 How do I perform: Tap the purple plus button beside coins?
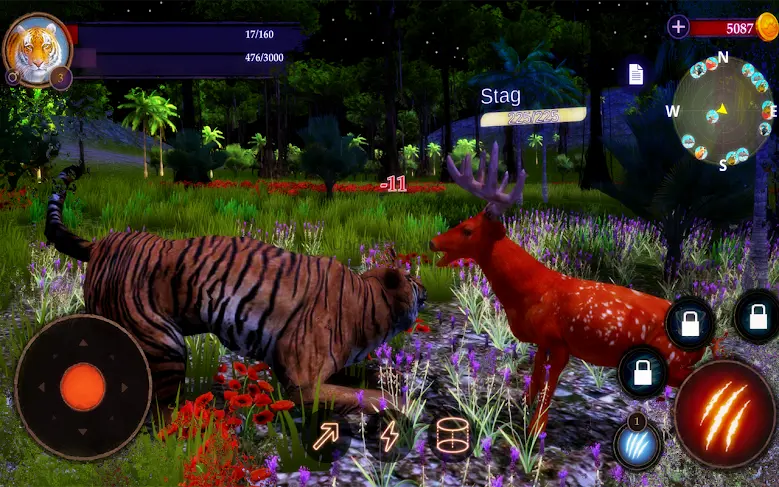(679, 27)
